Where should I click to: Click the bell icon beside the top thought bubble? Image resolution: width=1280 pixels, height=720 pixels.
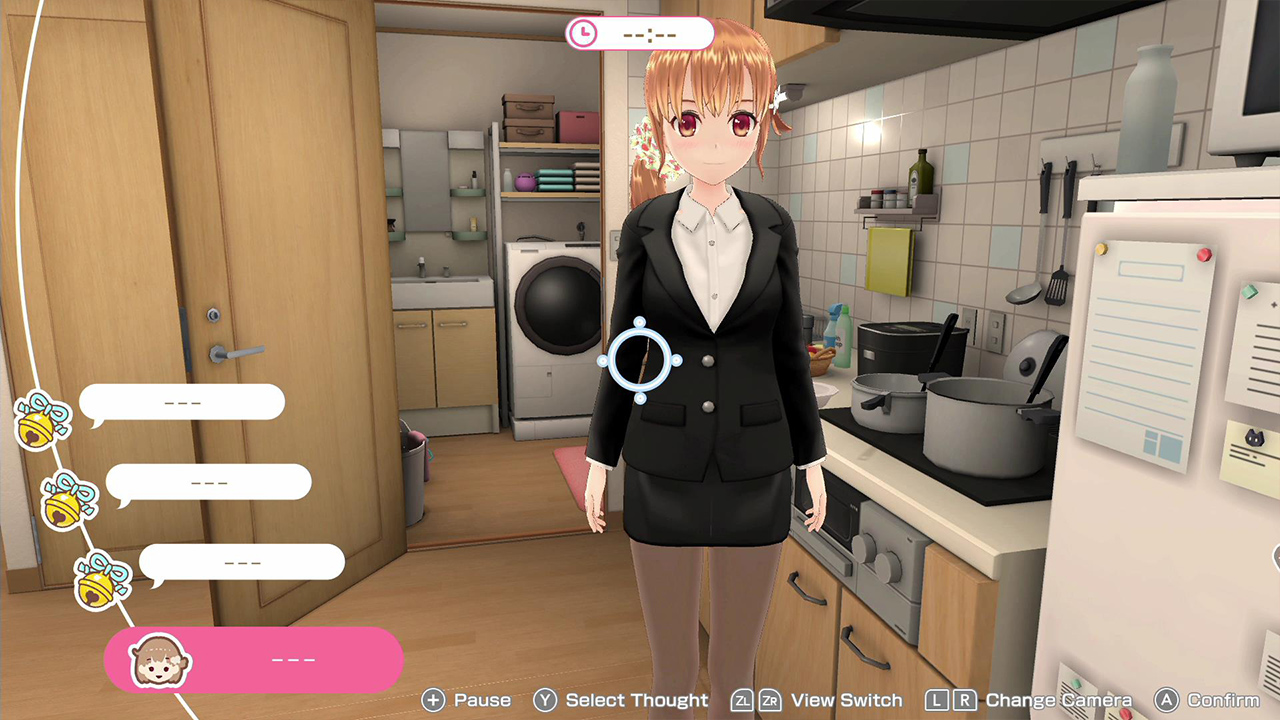coord(40,420)
